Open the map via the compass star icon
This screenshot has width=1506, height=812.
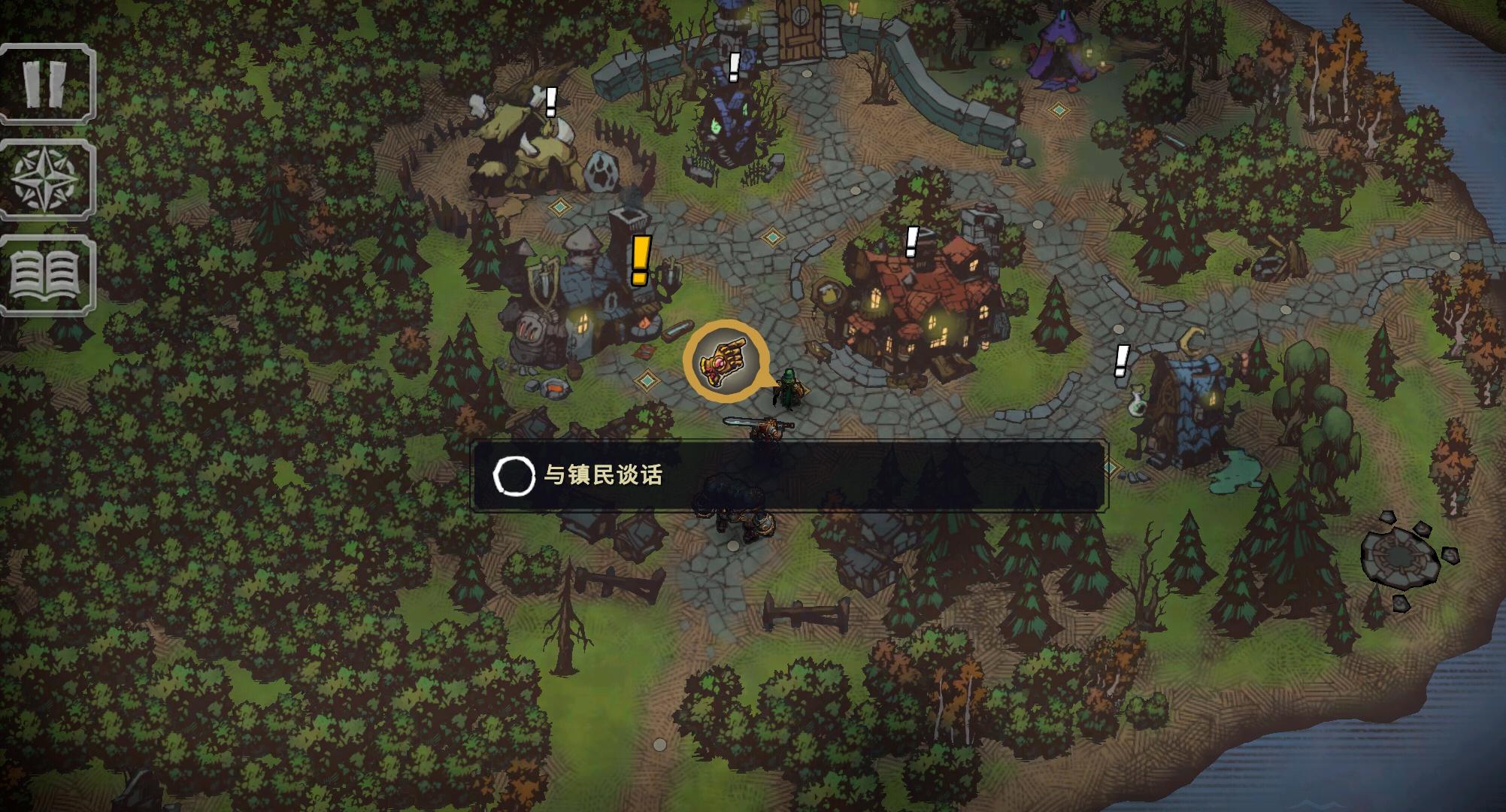point(47,180)
